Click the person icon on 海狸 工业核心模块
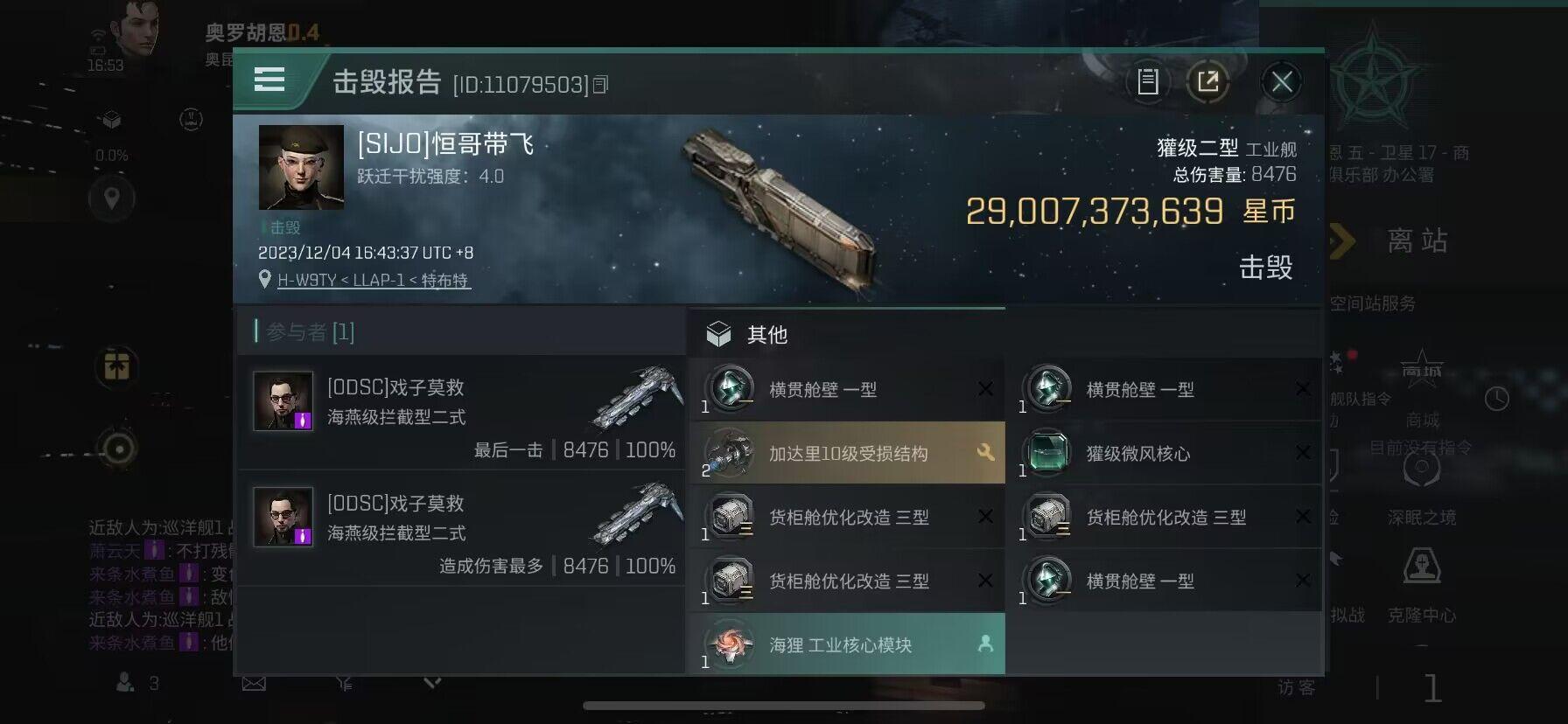This screenshot has height=724, width=1568. 986,643
